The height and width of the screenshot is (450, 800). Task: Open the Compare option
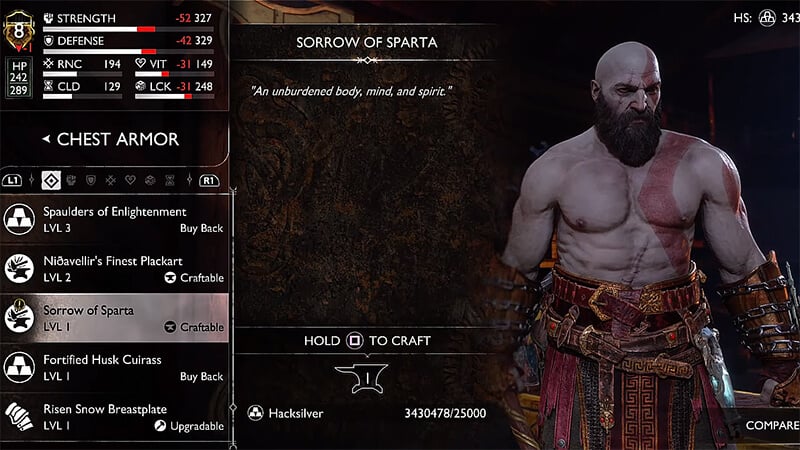click(771, 425)
